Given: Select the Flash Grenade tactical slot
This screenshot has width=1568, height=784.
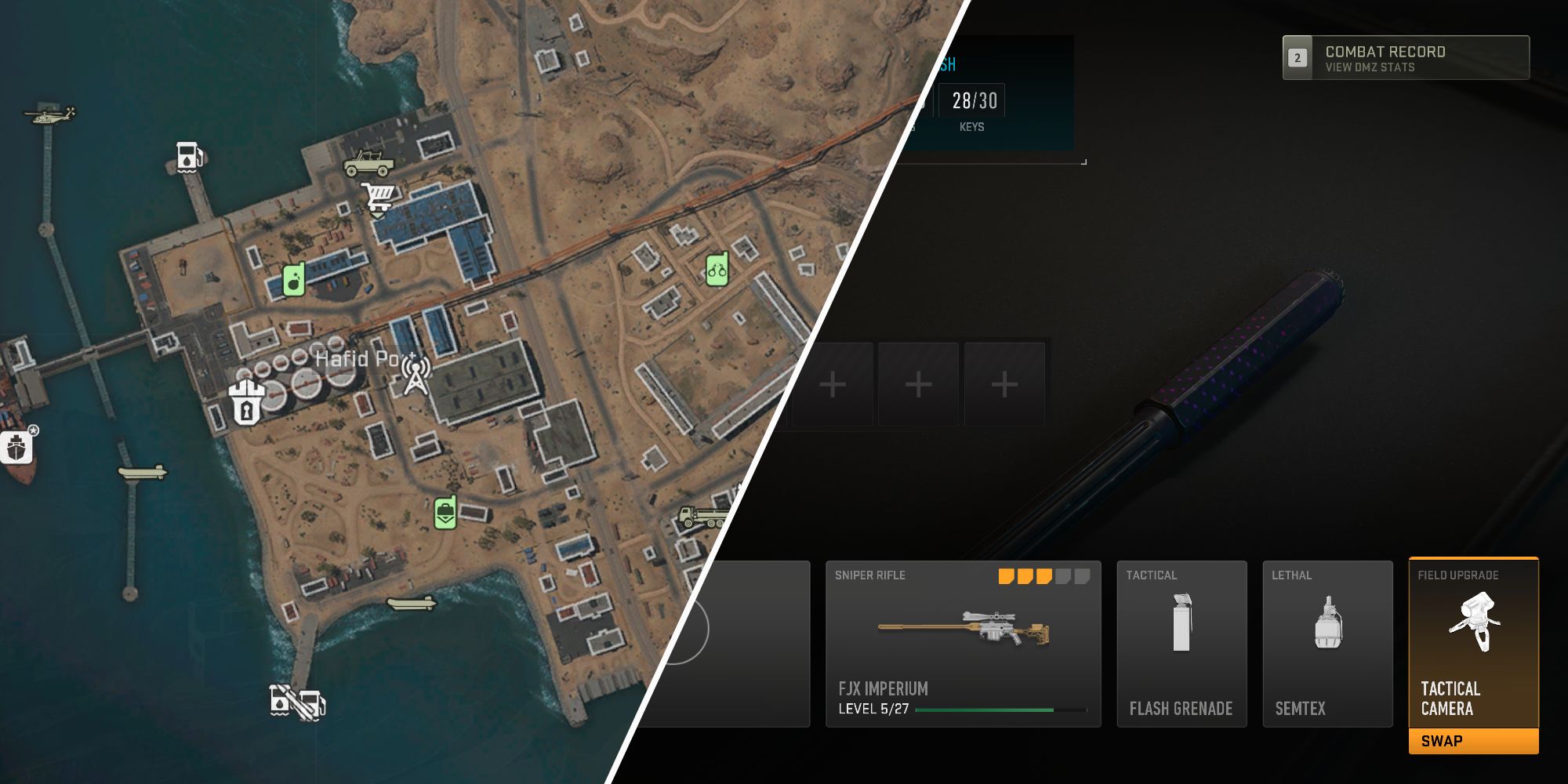Looking at the screenshot, I should (1181, 643).
